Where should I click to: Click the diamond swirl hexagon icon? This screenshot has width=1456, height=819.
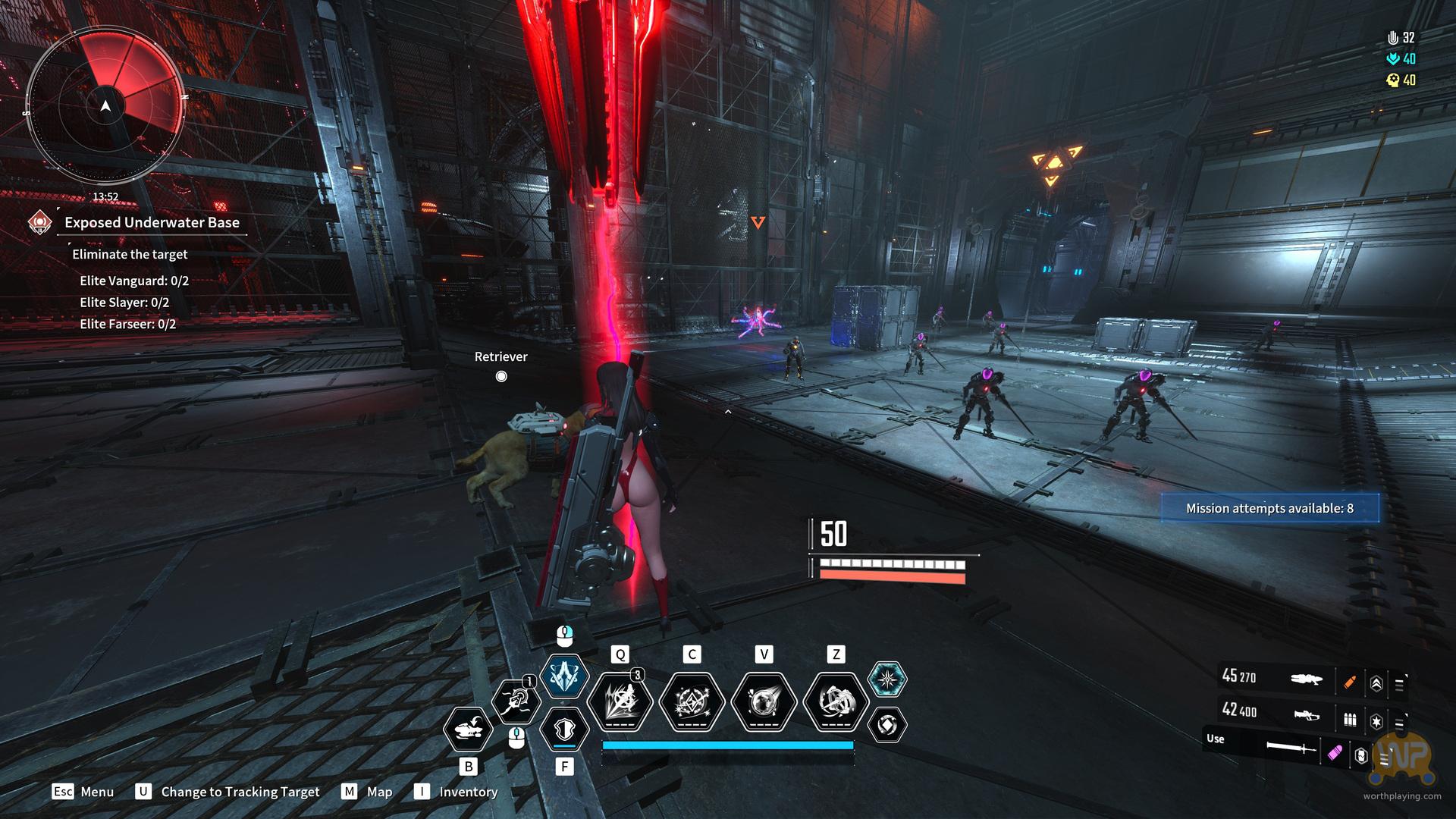click(886, 724)
